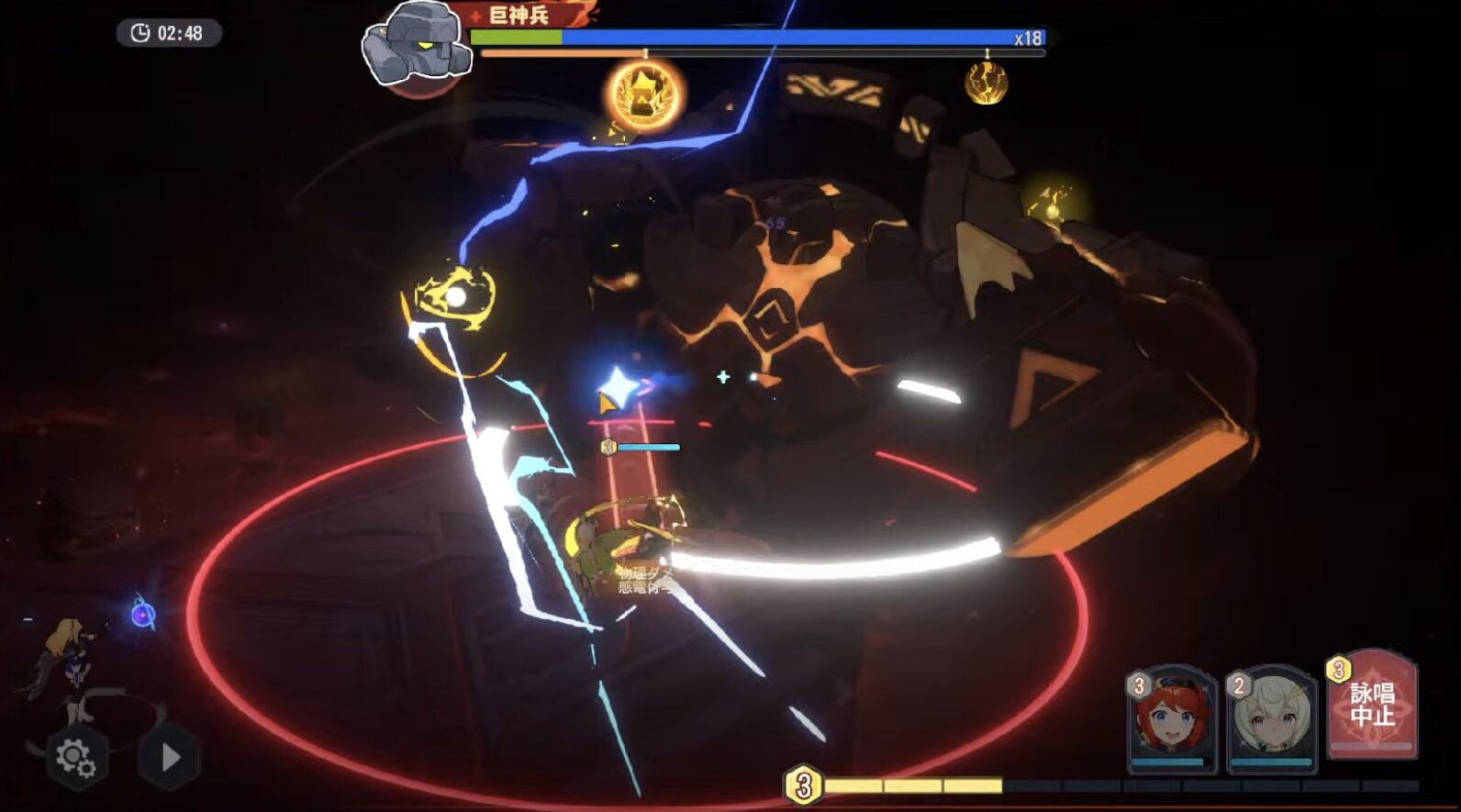Tap the 詠唱中止 chant cancel card
The height and width of the screenshot is (812, 1461).
coord(1373,705)
